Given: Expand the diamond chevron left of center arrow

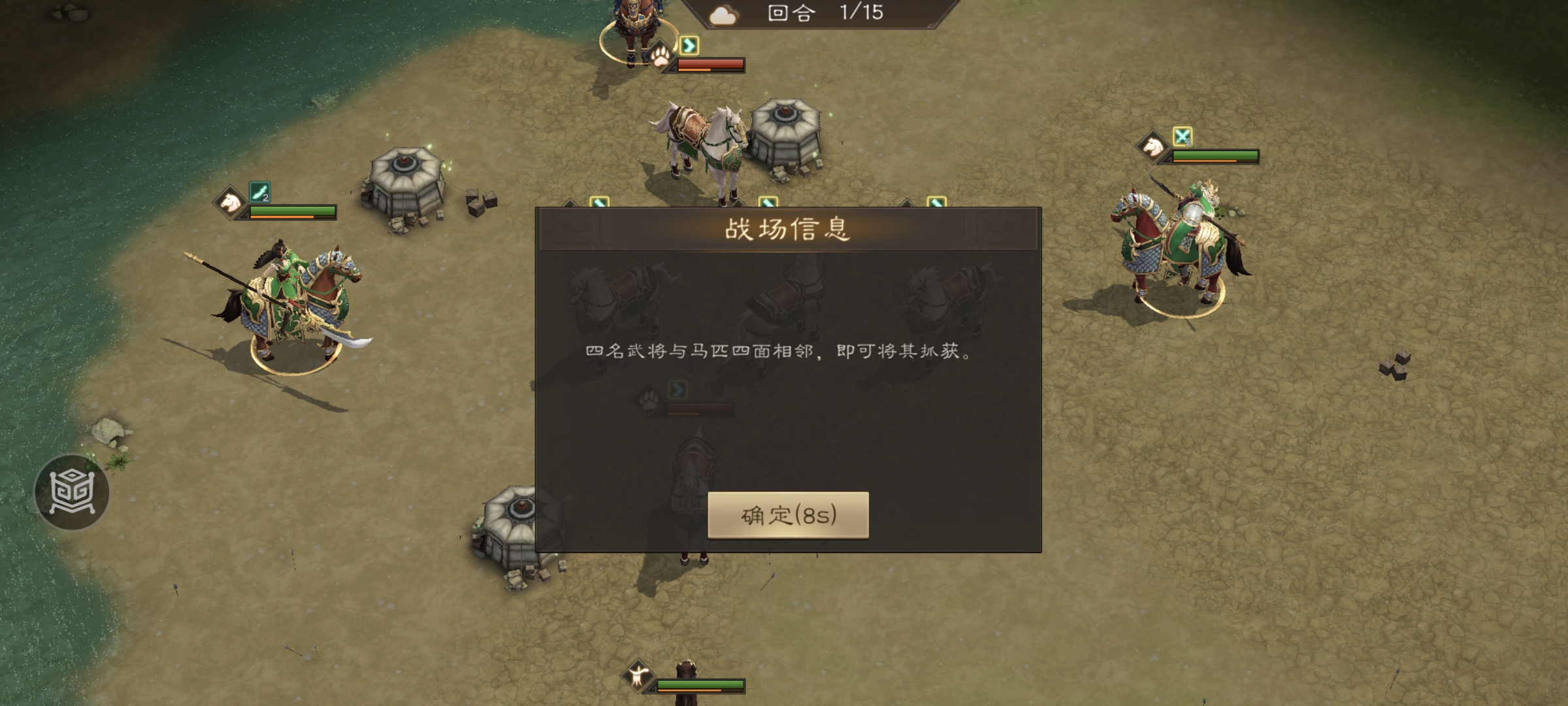Looking at the screenshot, I should pos(738,204).
